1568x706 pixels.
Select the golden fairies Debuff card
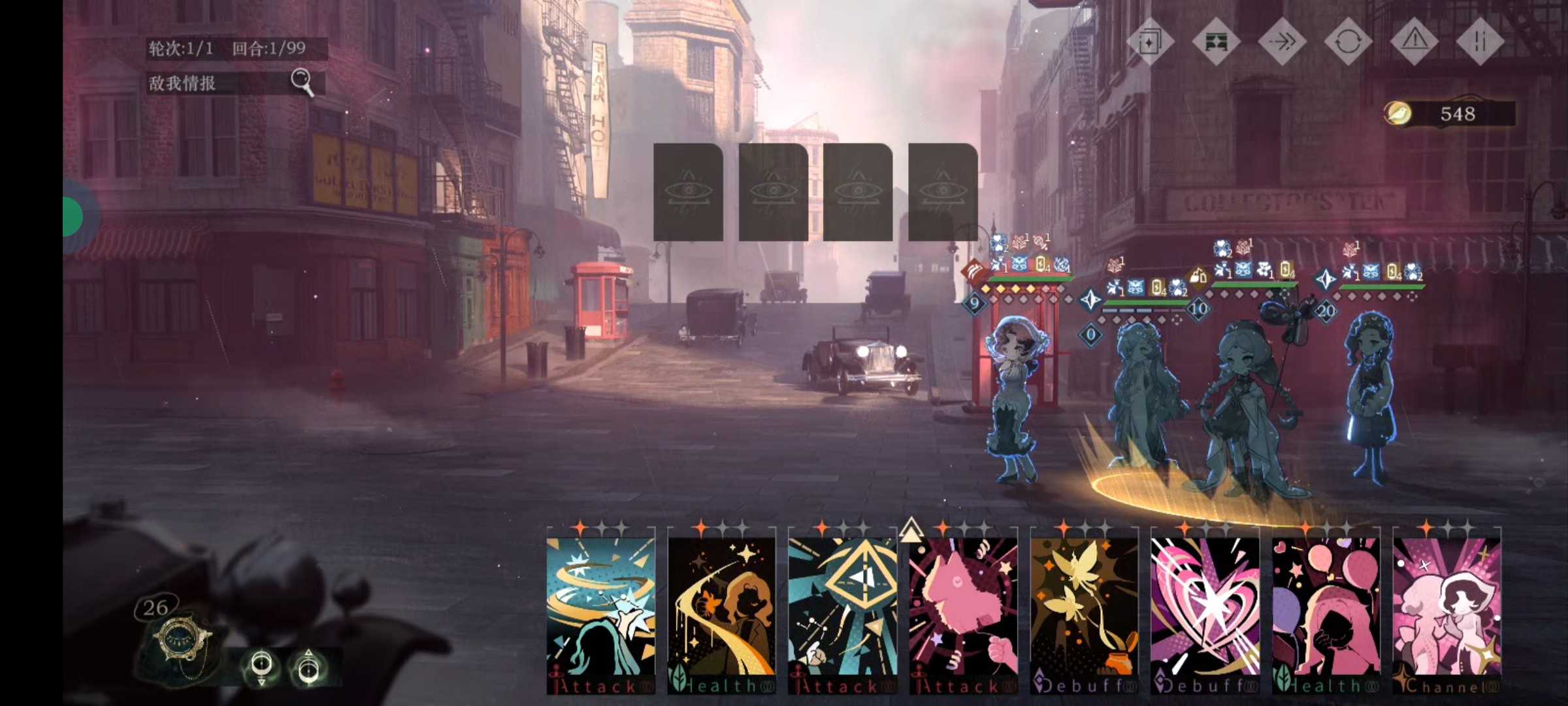(x=1084, y=608)
